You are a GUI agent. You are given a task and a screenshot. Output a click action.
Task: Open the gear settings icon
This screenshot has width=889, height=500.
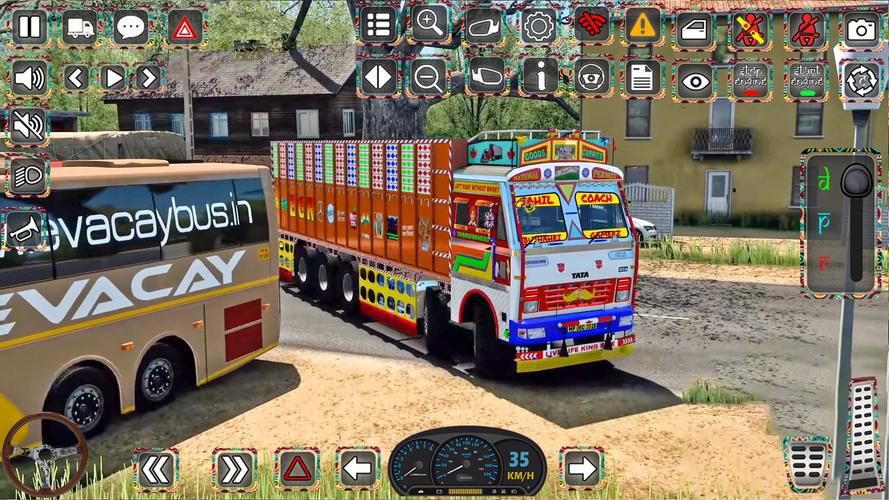click(538, 25)
